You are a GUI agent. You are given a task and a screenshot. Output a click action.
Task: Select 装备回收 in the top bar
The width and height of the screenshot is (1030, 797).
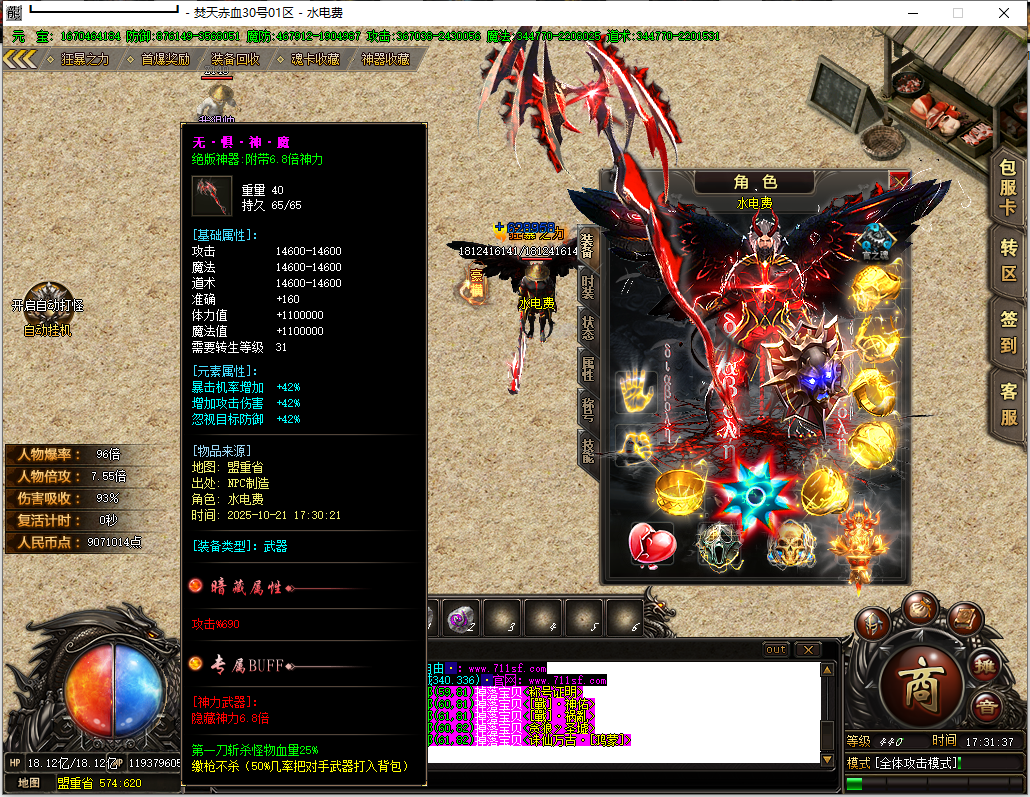235,59
